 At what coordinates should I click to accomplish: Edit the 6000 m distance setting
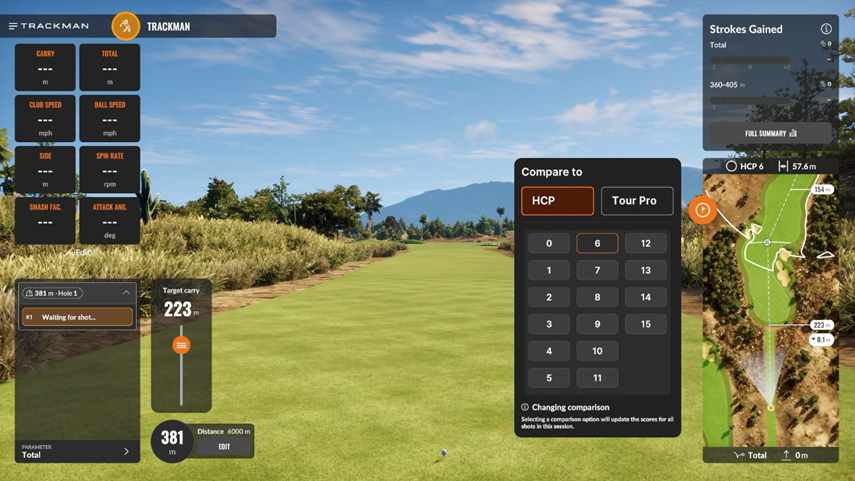[224, 447]
